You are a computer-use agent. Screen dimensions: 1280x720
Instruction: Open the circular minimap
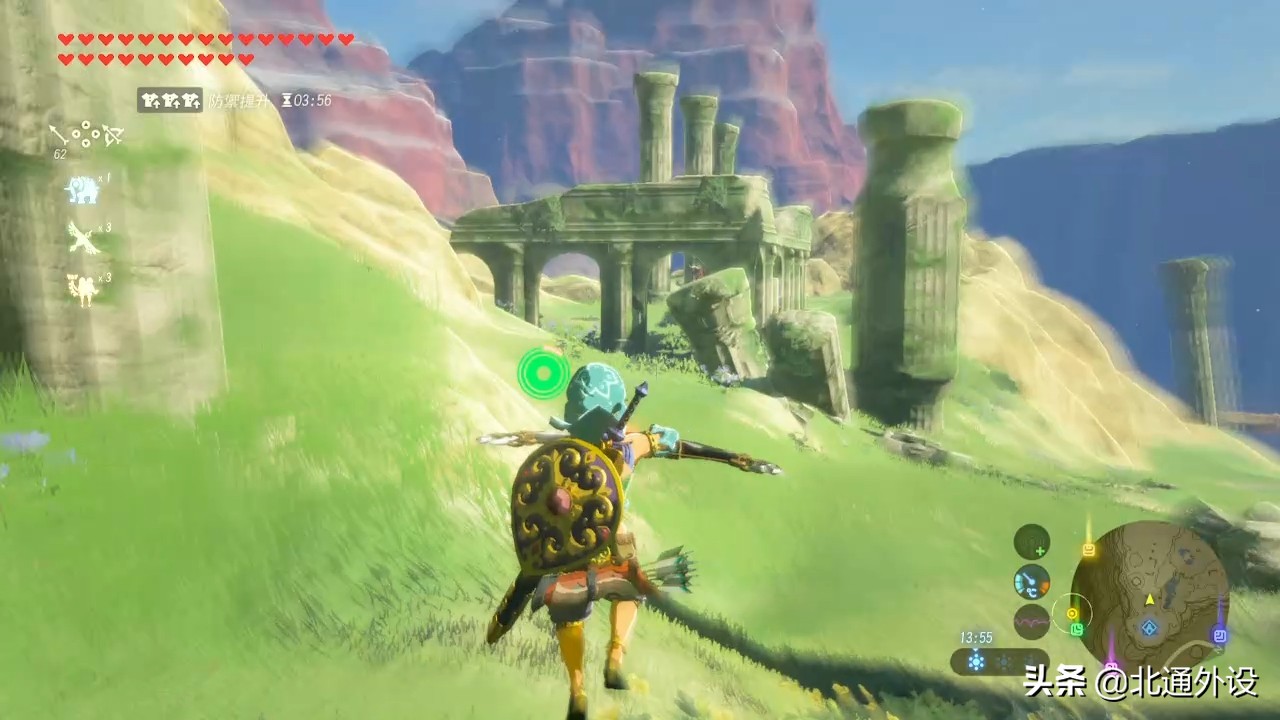[1149, 596]
